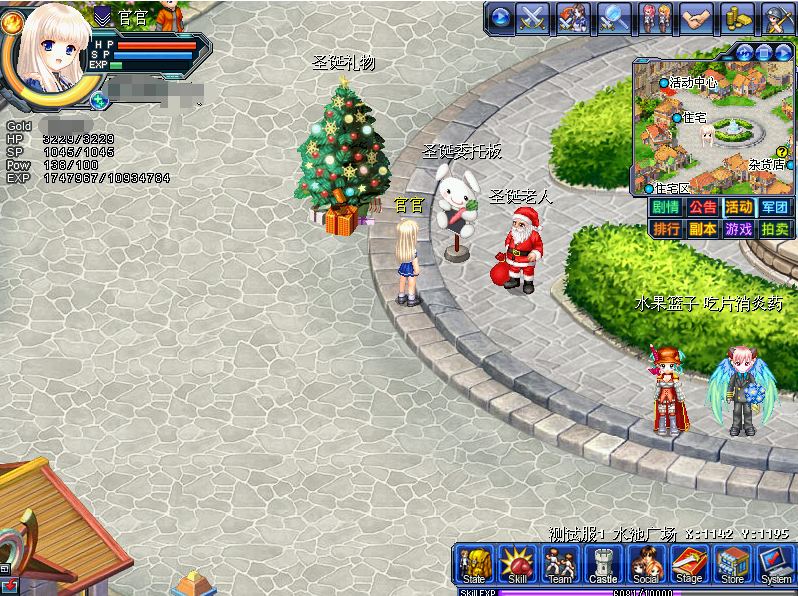Show the 排行 rankings
The width and height of the screenshot is (798, 596).
[x=665, y=228]
